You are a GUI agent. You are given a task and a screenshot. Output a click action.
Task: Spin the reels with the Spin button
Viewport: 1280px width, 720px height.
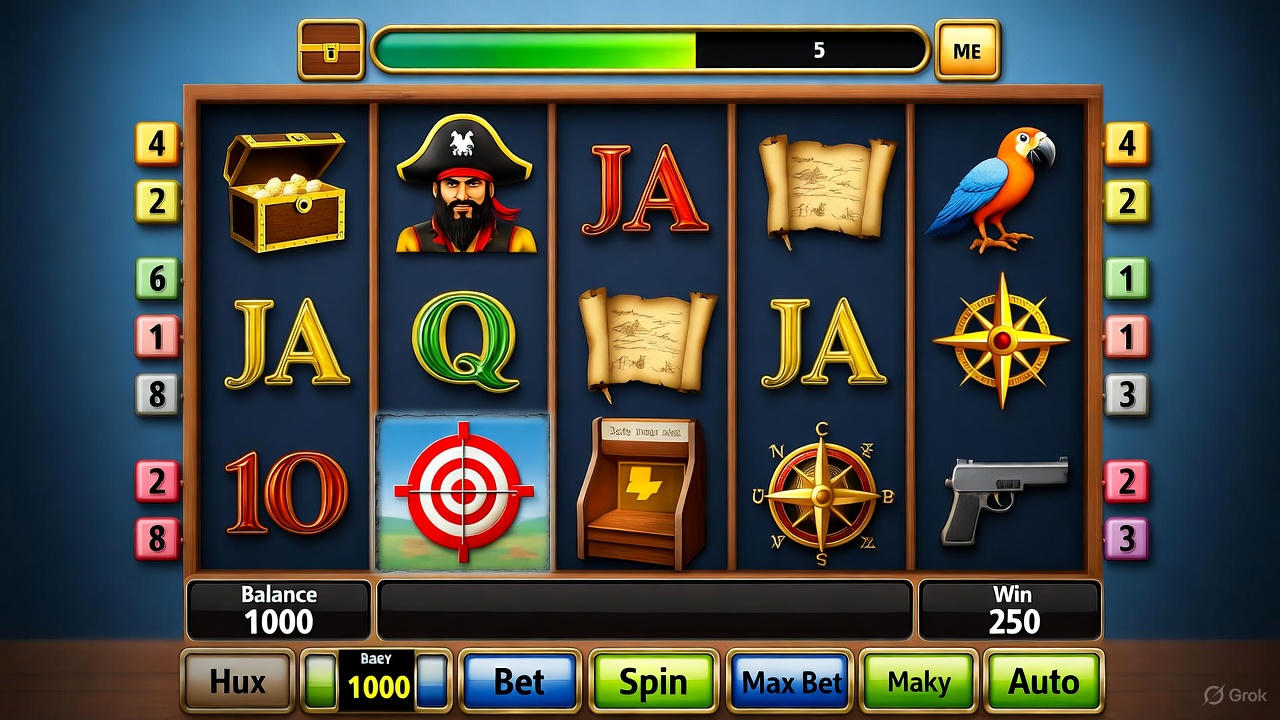tap(653, 682)
